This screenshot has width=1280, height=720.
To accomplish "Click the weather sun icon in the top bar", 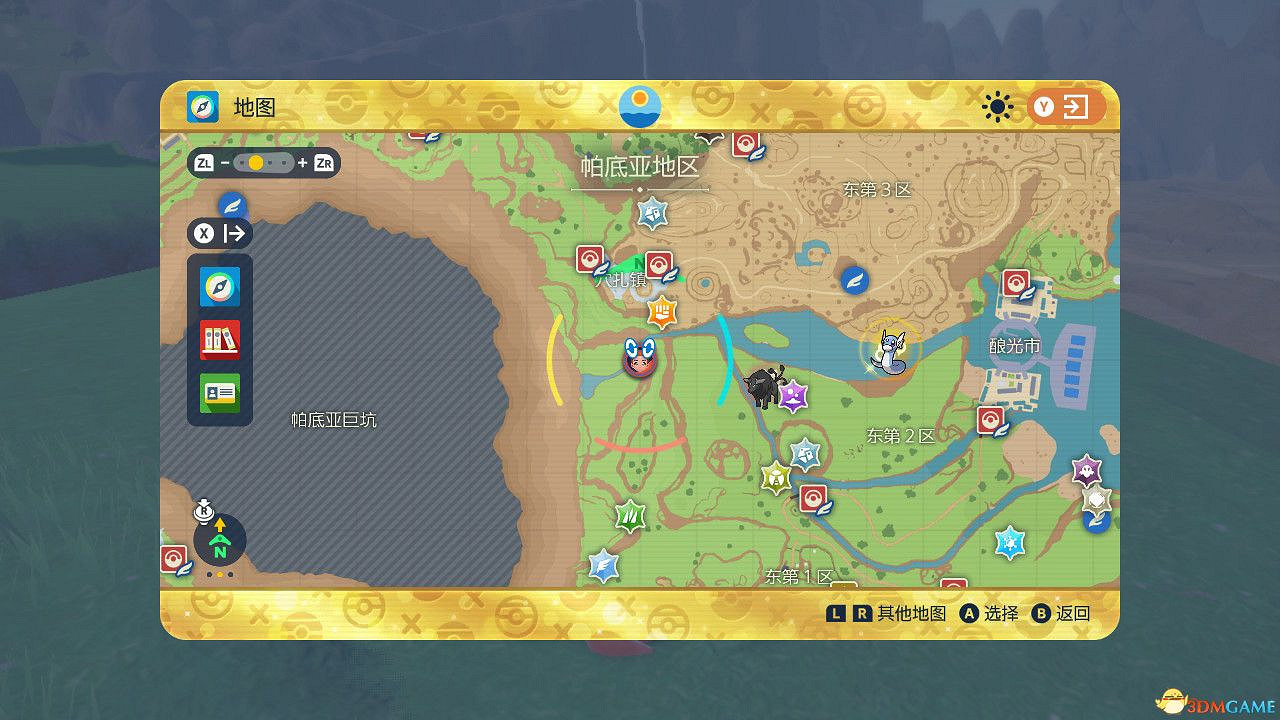I will coord(999,107).
